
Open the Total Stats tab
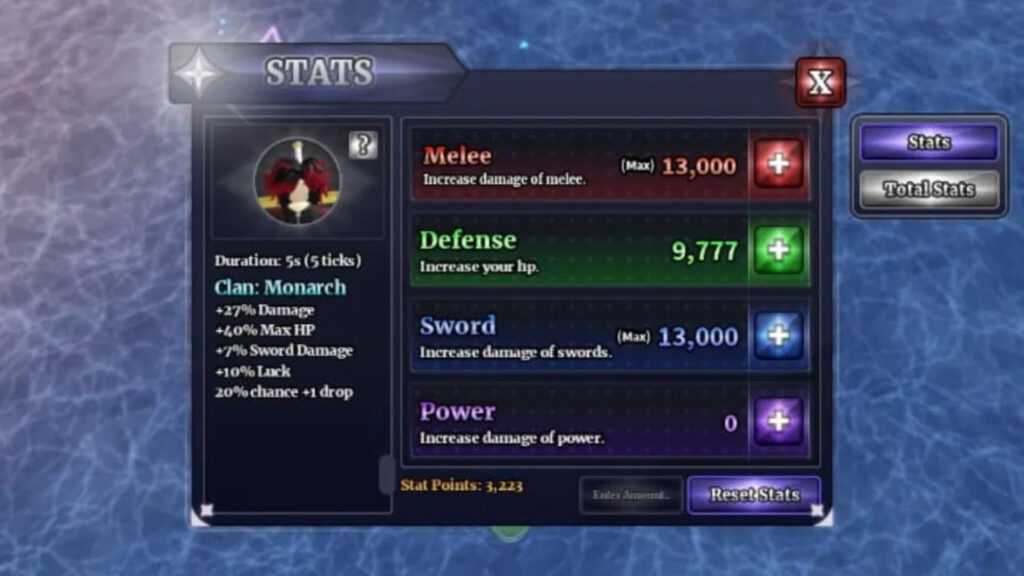pyautogui.click(x=928, y=188)
